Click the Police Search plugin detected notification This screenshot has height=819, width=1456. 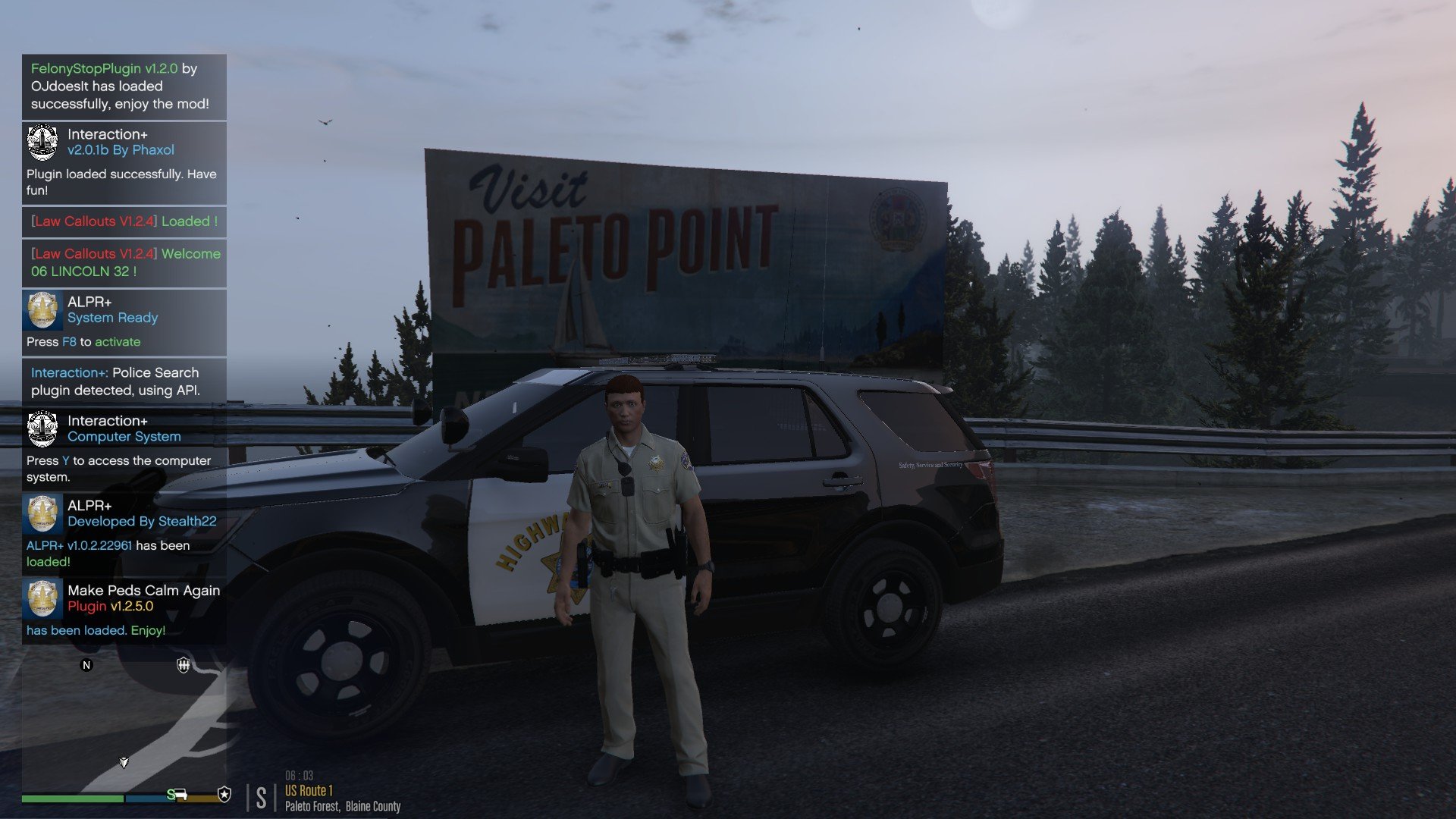coord(124,381)
